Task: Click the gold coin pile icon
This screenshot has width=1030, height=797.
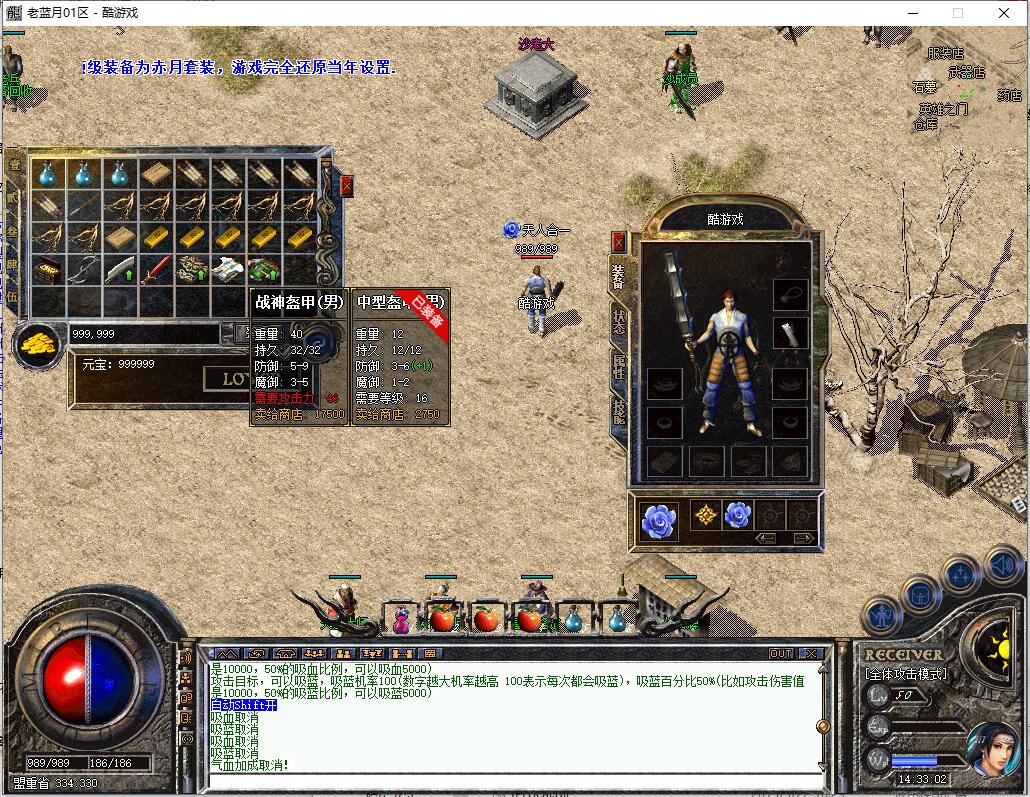Action: coord(37,344)
